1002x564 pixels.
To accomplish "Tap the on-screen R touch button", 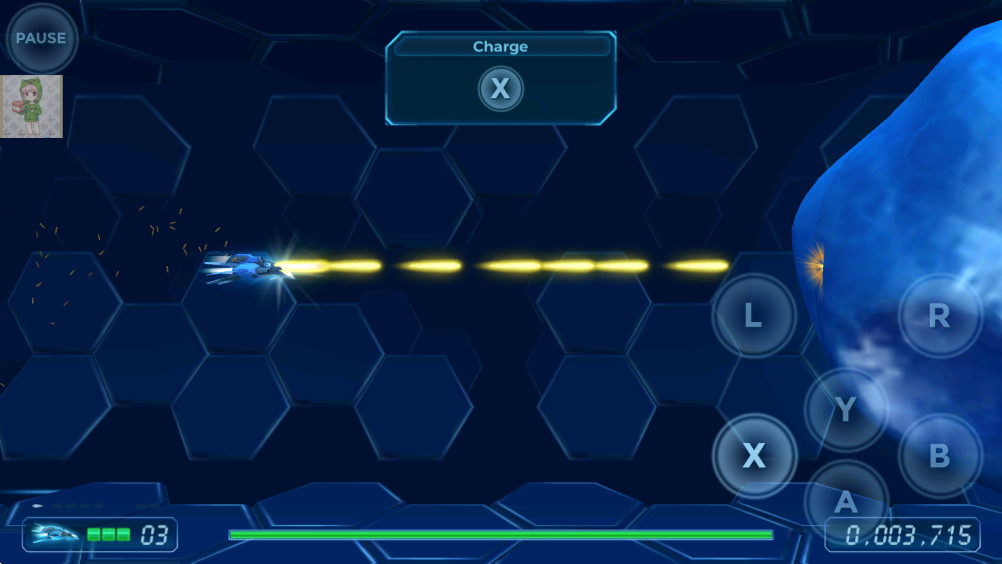I will (x=939, y=316).
